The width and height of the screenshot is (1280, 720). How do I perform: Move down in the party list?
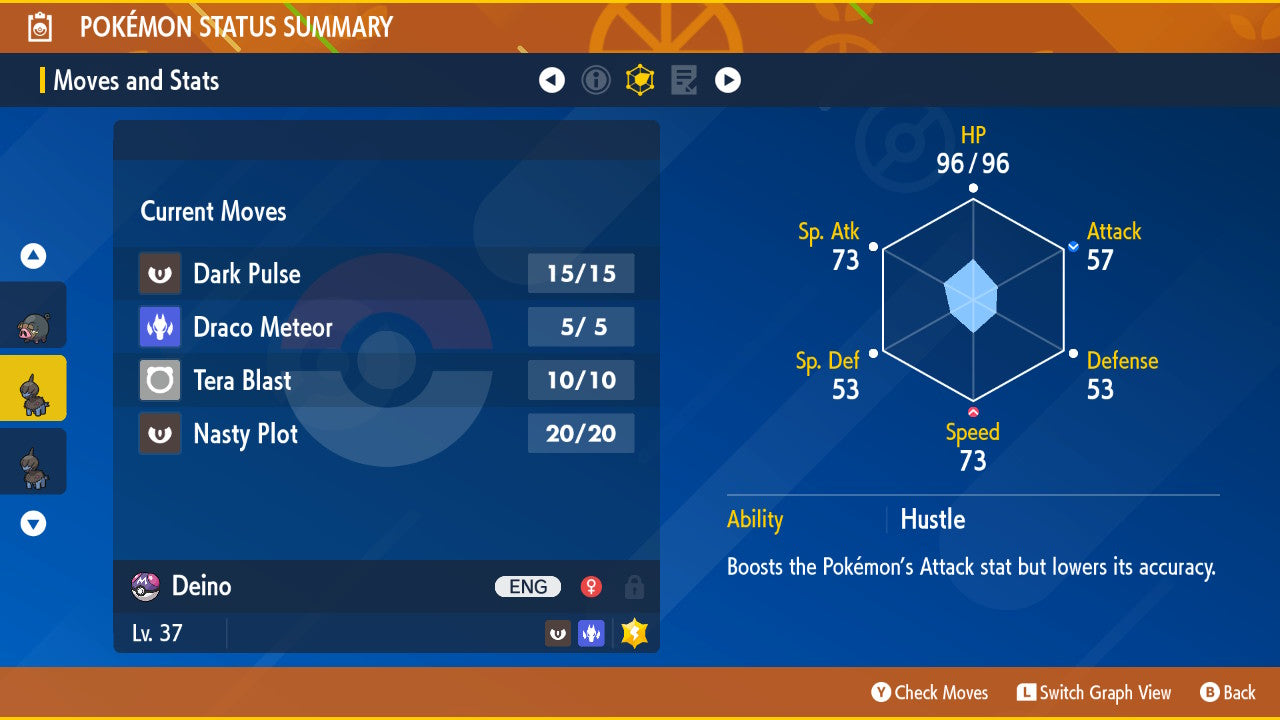point(34,523)
